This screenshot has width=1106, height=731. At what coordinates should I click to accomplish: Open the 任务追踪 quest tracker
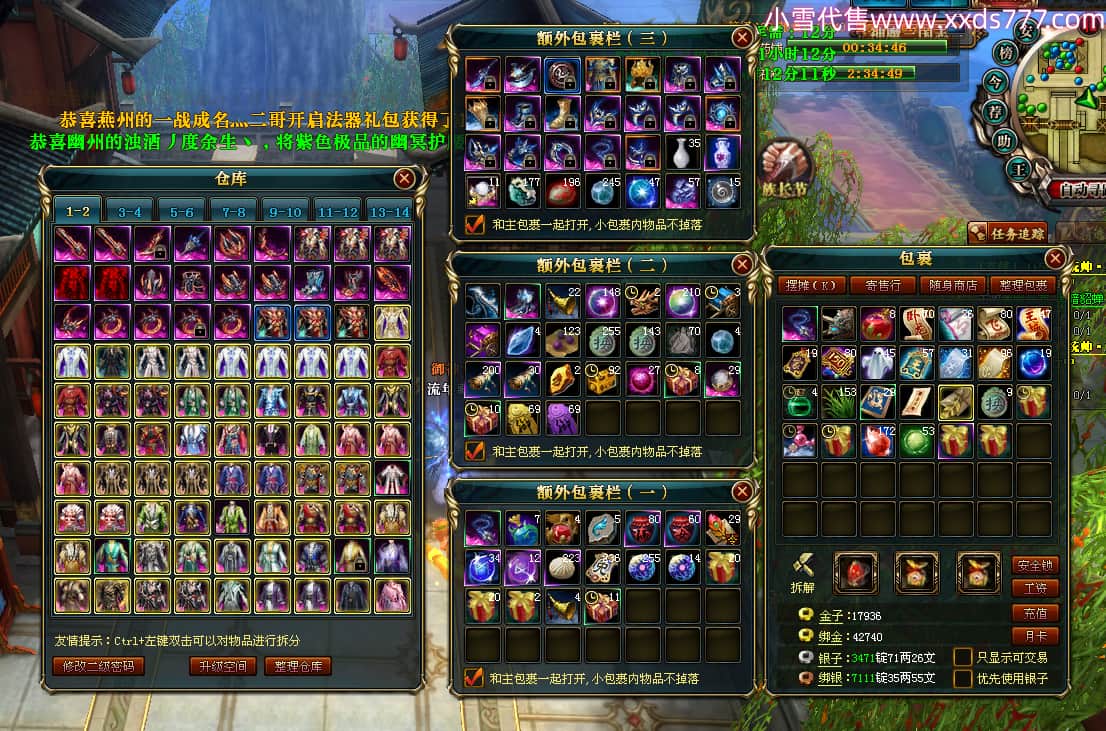[1007, 234]
